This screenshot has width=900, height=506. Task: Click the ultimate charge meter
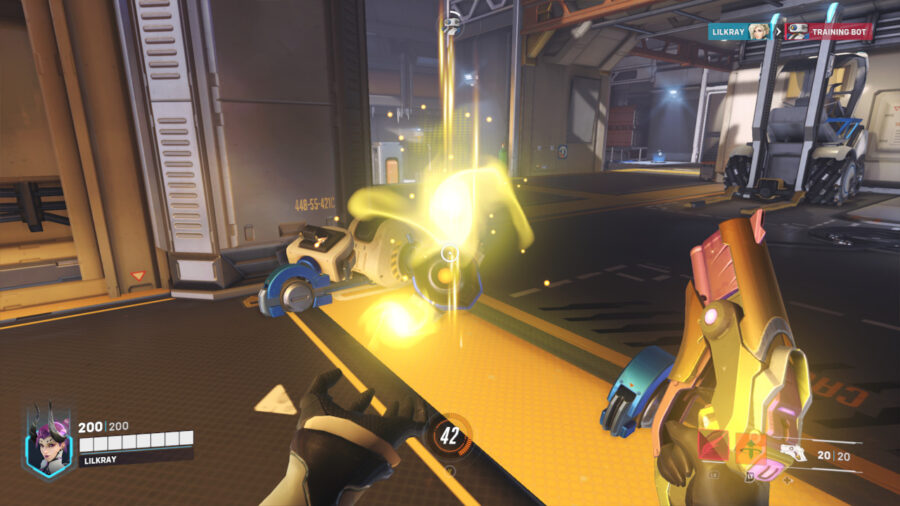click(x=450, y=436)
